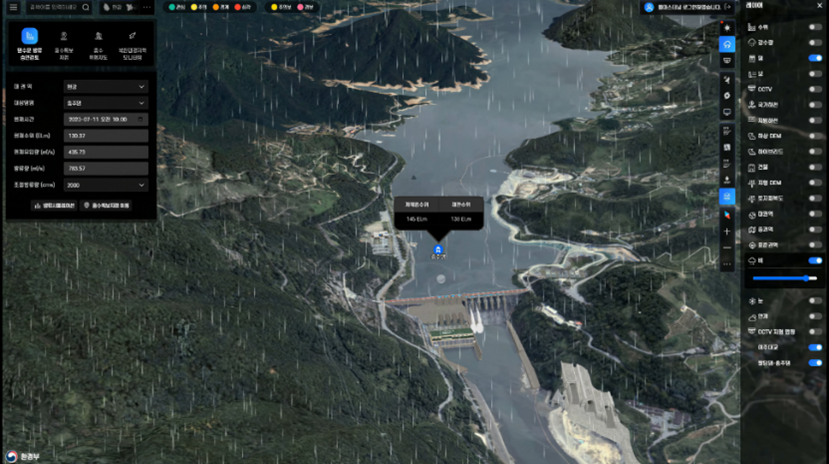Toggle the CCTV layer switch
Image resolution: width=829 pixels, height=464 pixels.
point(815,89)
